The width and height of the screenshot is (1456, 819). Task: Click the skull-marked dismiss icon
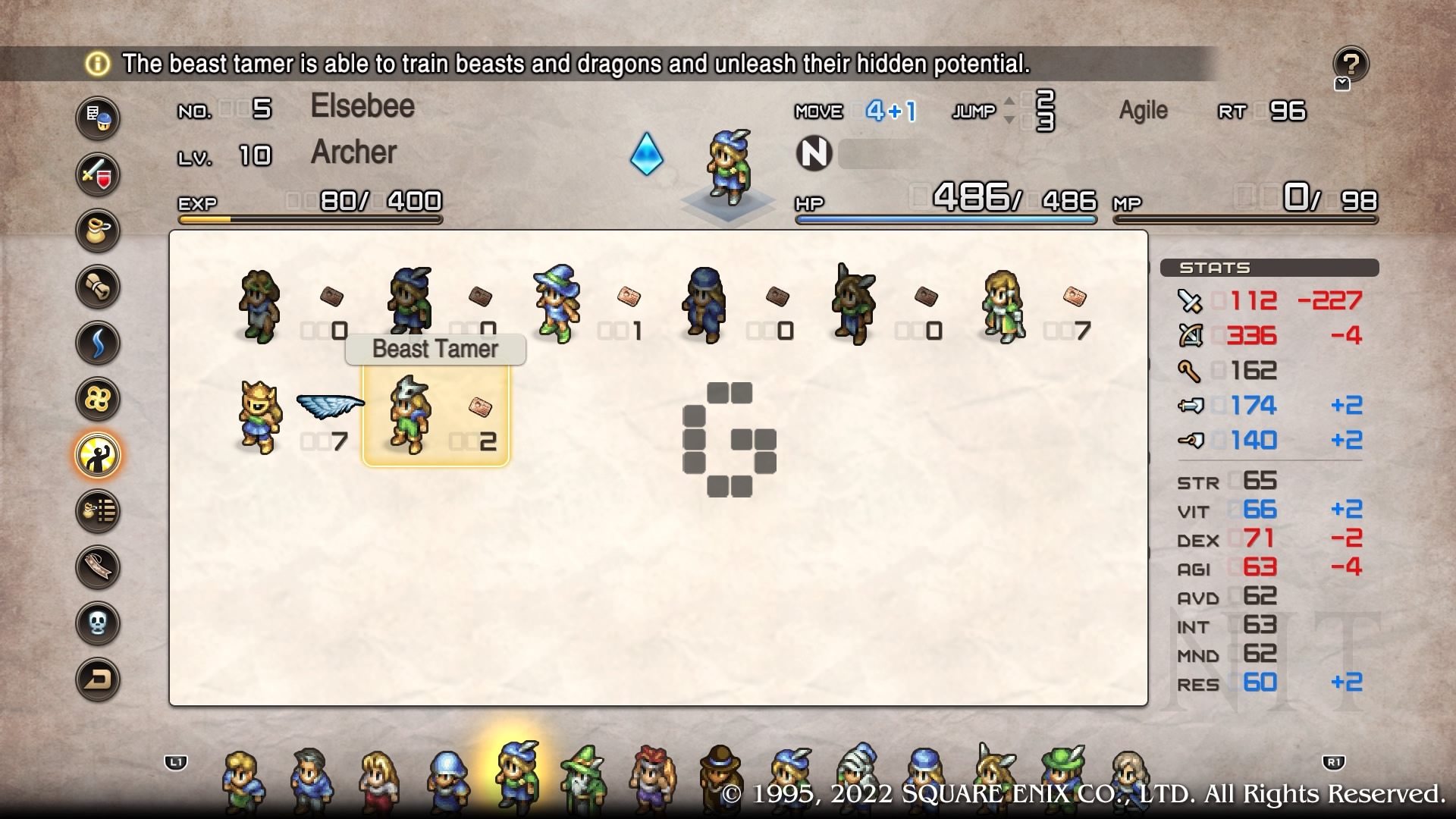pyautogui.click(x=98, y=624)
